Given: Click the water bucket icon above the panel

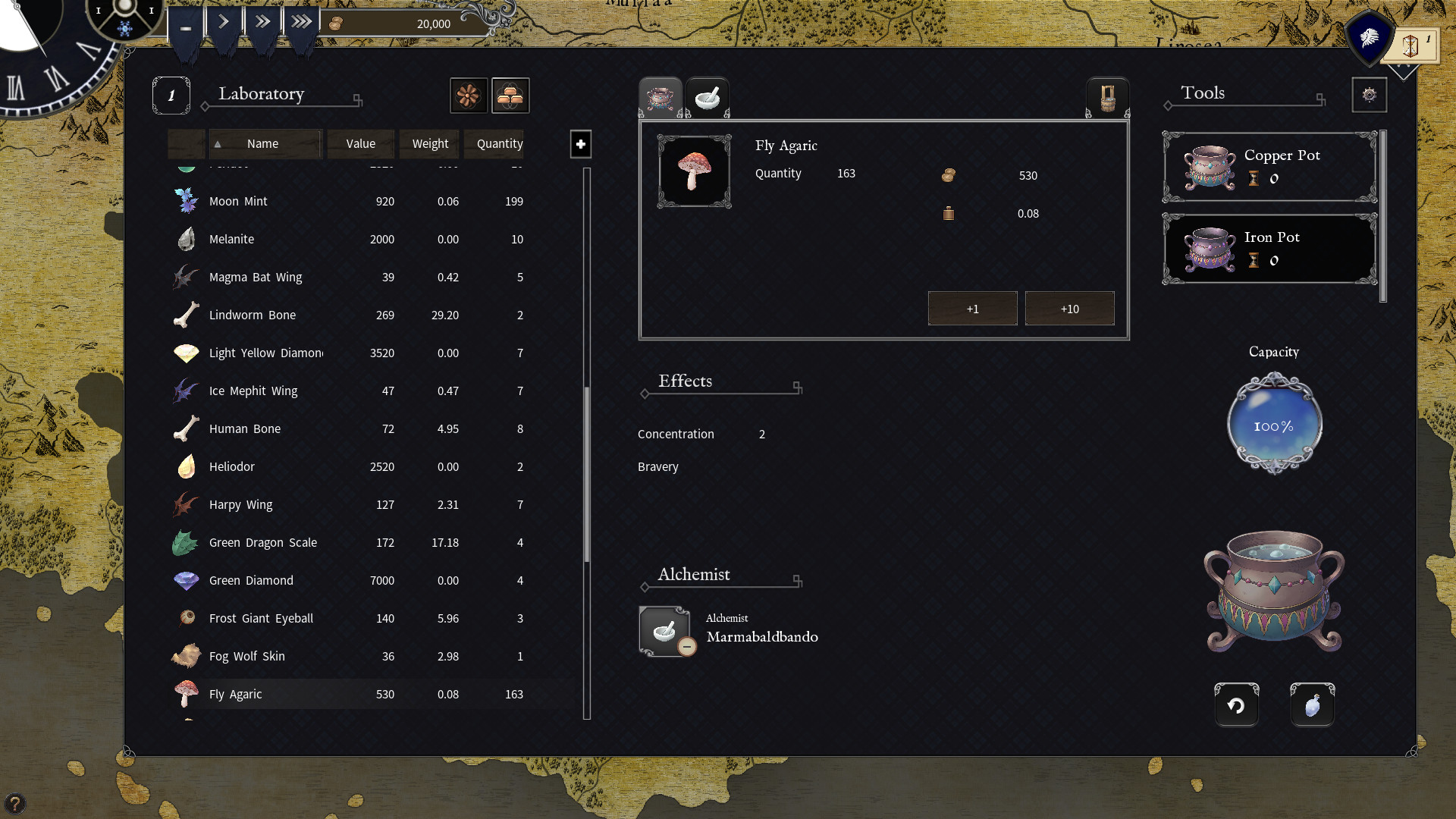Looking at the screenshot, I should click(1107, 96).
